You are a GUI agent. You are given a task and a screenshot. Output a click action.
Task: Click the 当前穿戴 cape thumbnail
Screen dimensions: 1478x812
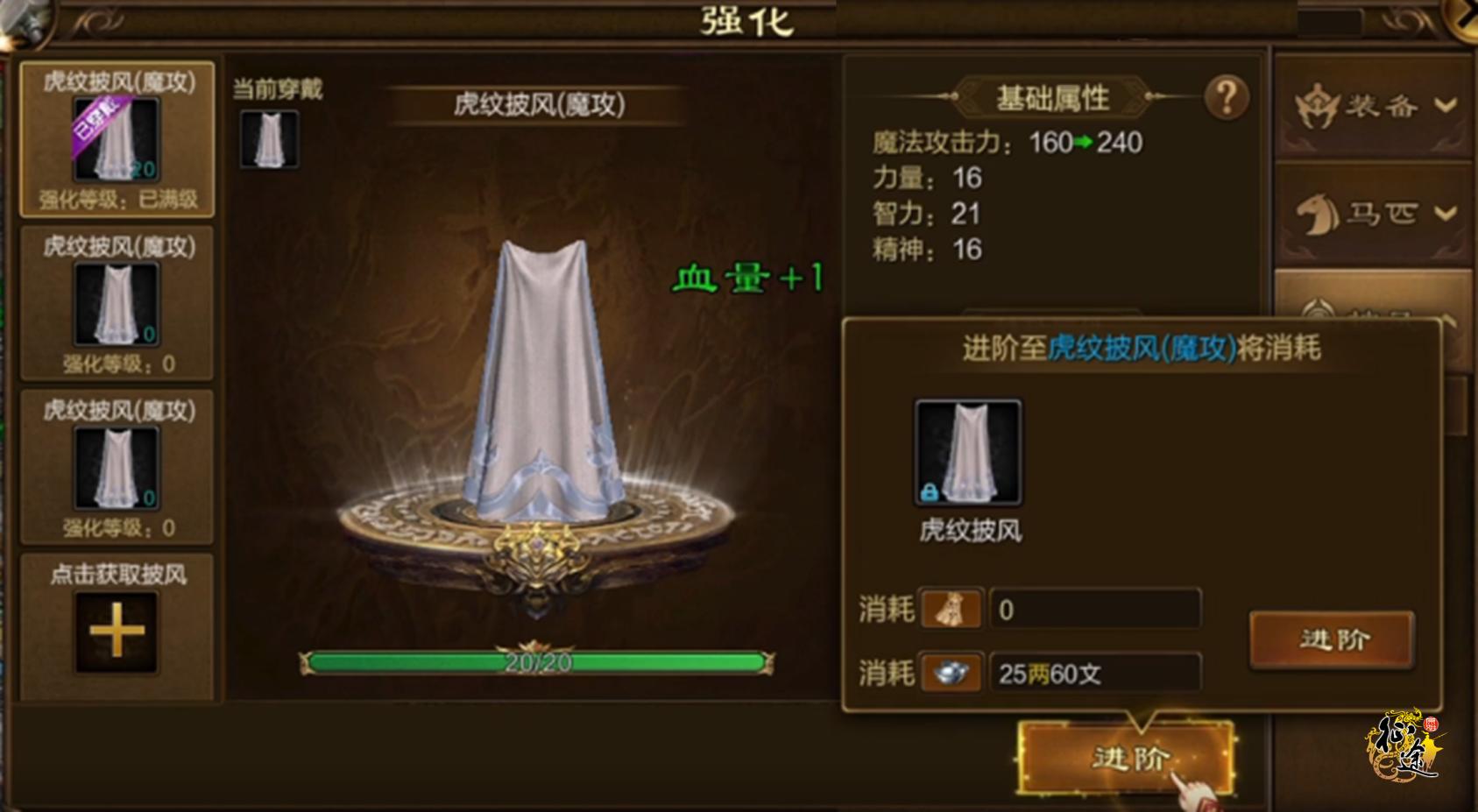click(x=270, y=140)
